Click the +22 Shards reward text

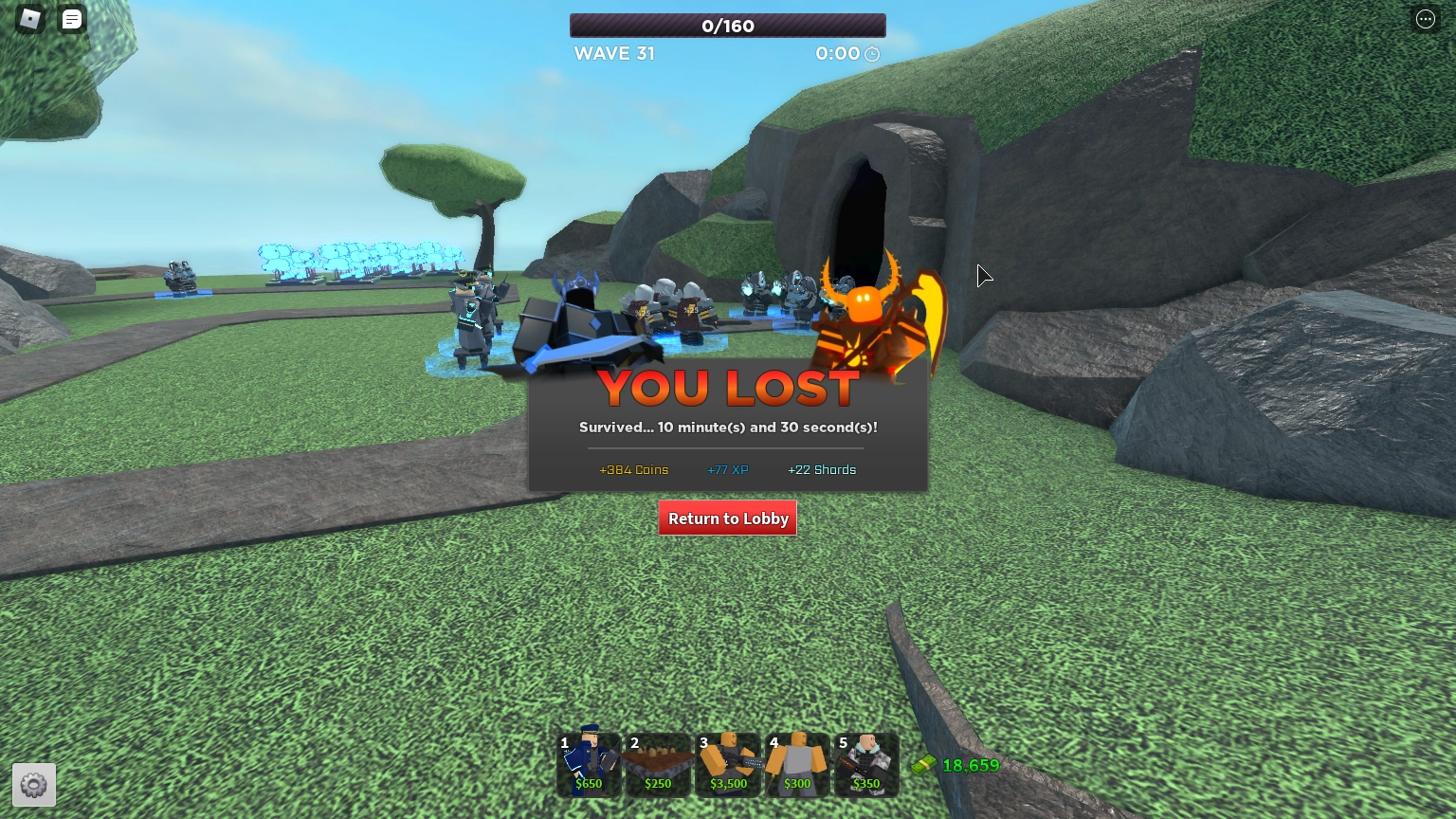pyautogui.click(x=822, y=469)
